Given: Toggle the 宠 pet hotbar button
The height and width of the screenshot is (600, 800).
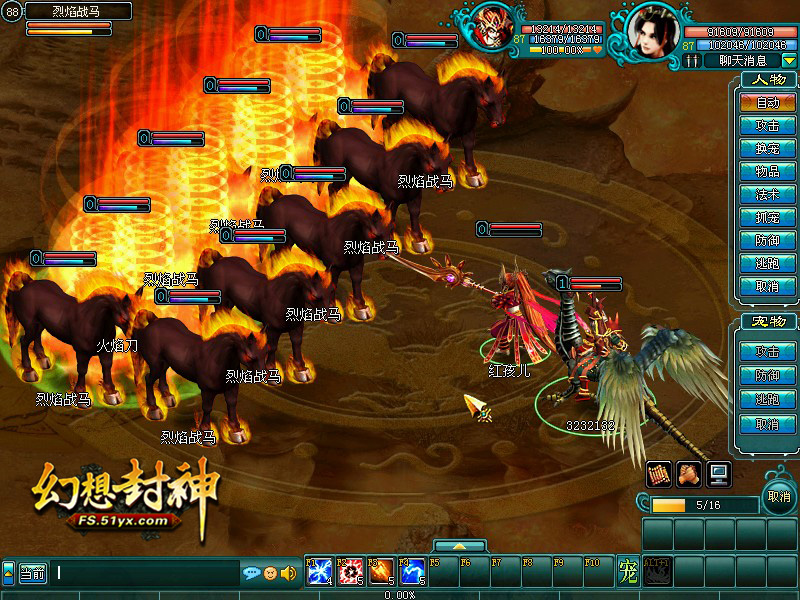Looking at the screenshot, I should click(x=627, y=572).
